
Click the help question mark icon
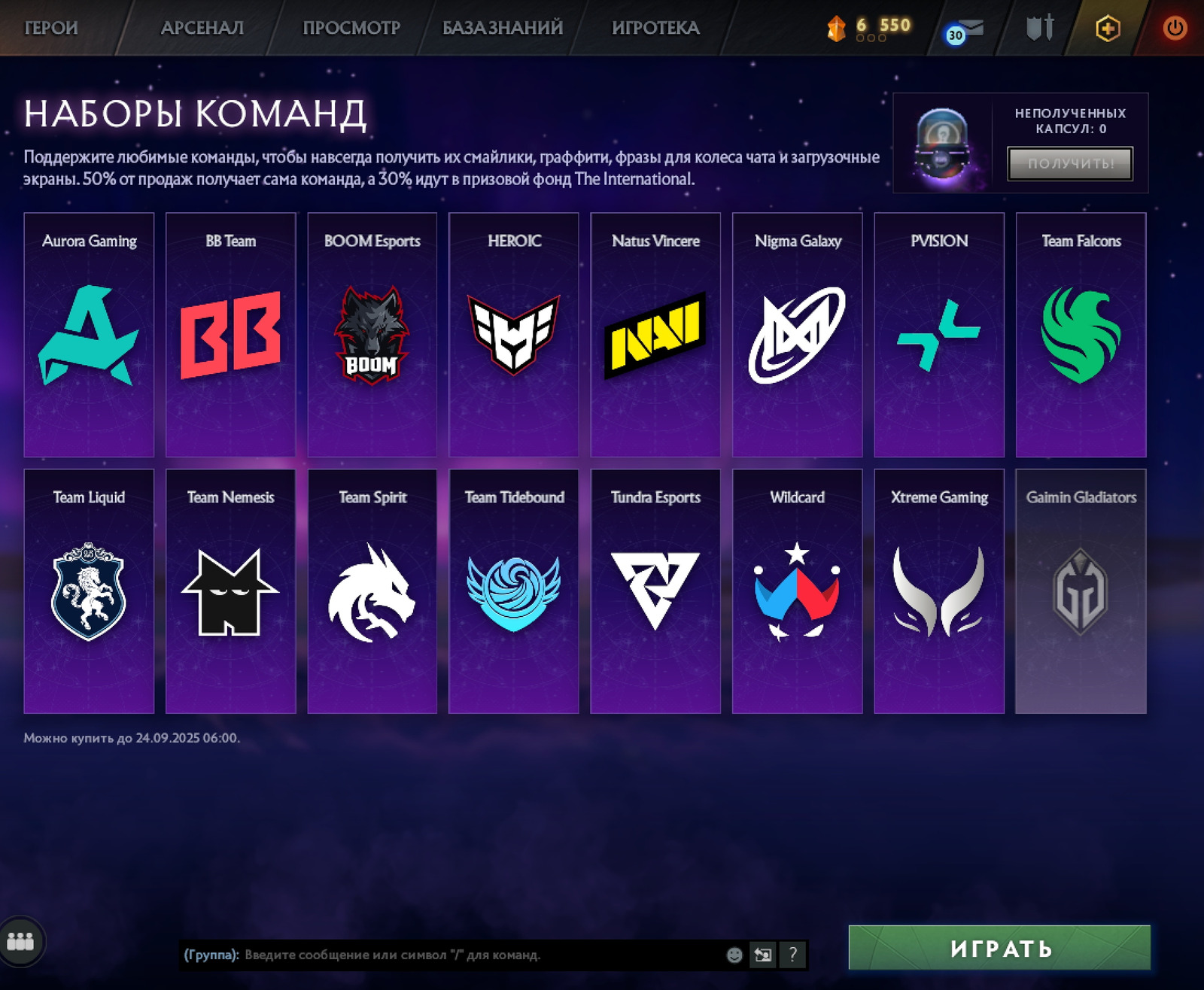pyautogui.click(x=791, y=955)
